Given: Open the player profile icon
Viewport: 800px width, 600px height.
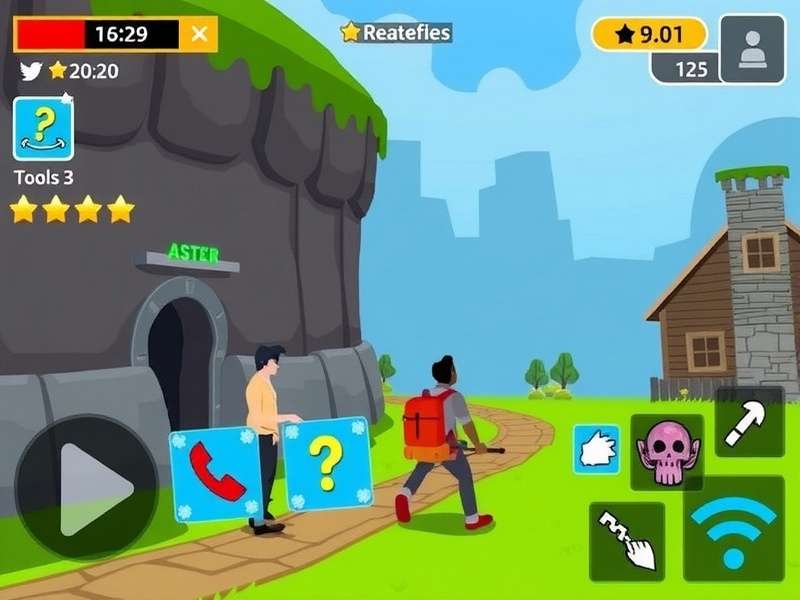Looking at the screenshot, I should pos(752,49).
